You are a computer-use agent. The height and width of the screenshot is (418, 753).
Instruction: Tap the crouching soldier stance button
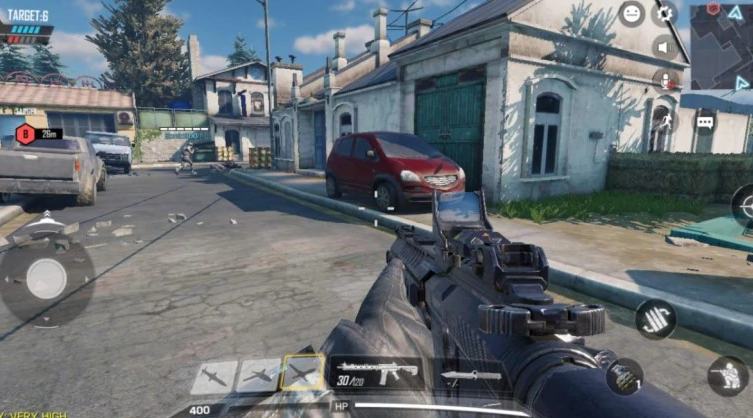point(728,376)
